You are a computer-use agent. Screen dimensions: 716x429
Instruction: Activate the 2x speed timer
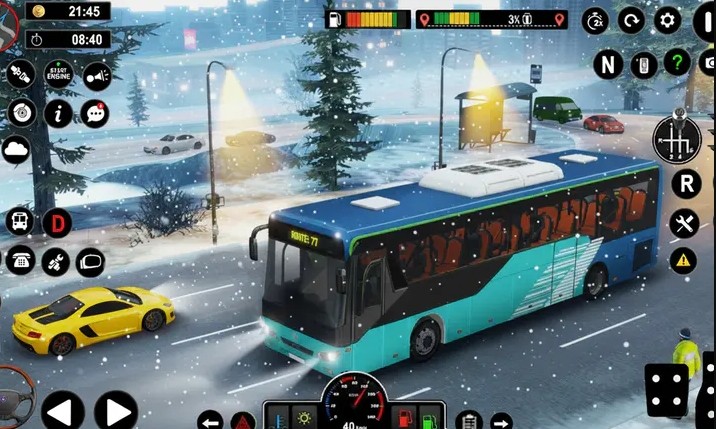coord(595,20)
